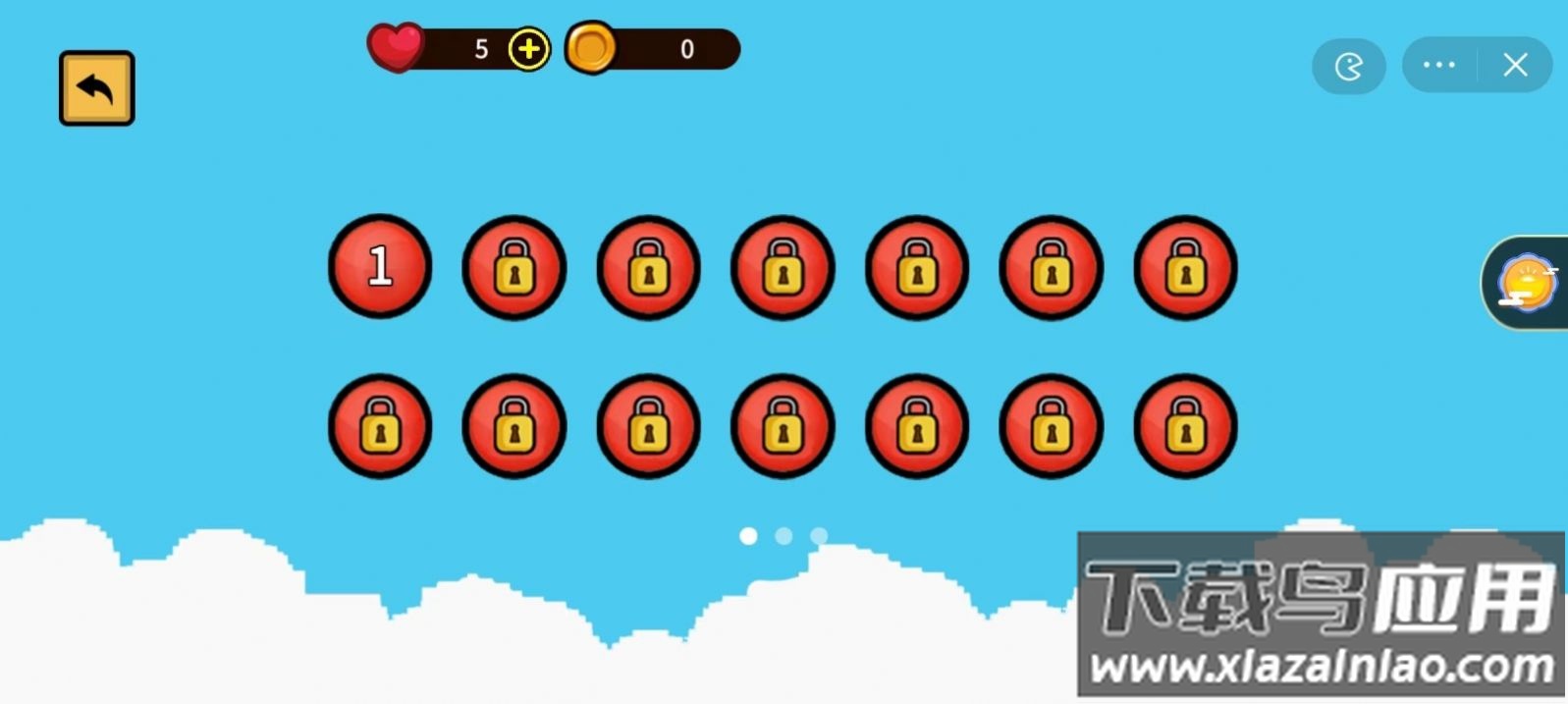
Task: Select level 1
Action: click(x=380, y=266)
